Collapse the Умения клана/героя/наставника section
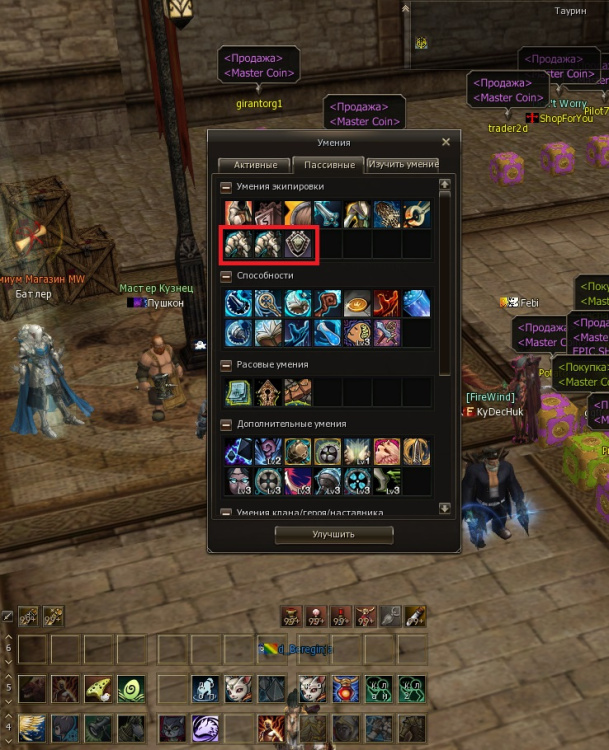The height and width of the screenshot is (750, 609). pos(226,512)
